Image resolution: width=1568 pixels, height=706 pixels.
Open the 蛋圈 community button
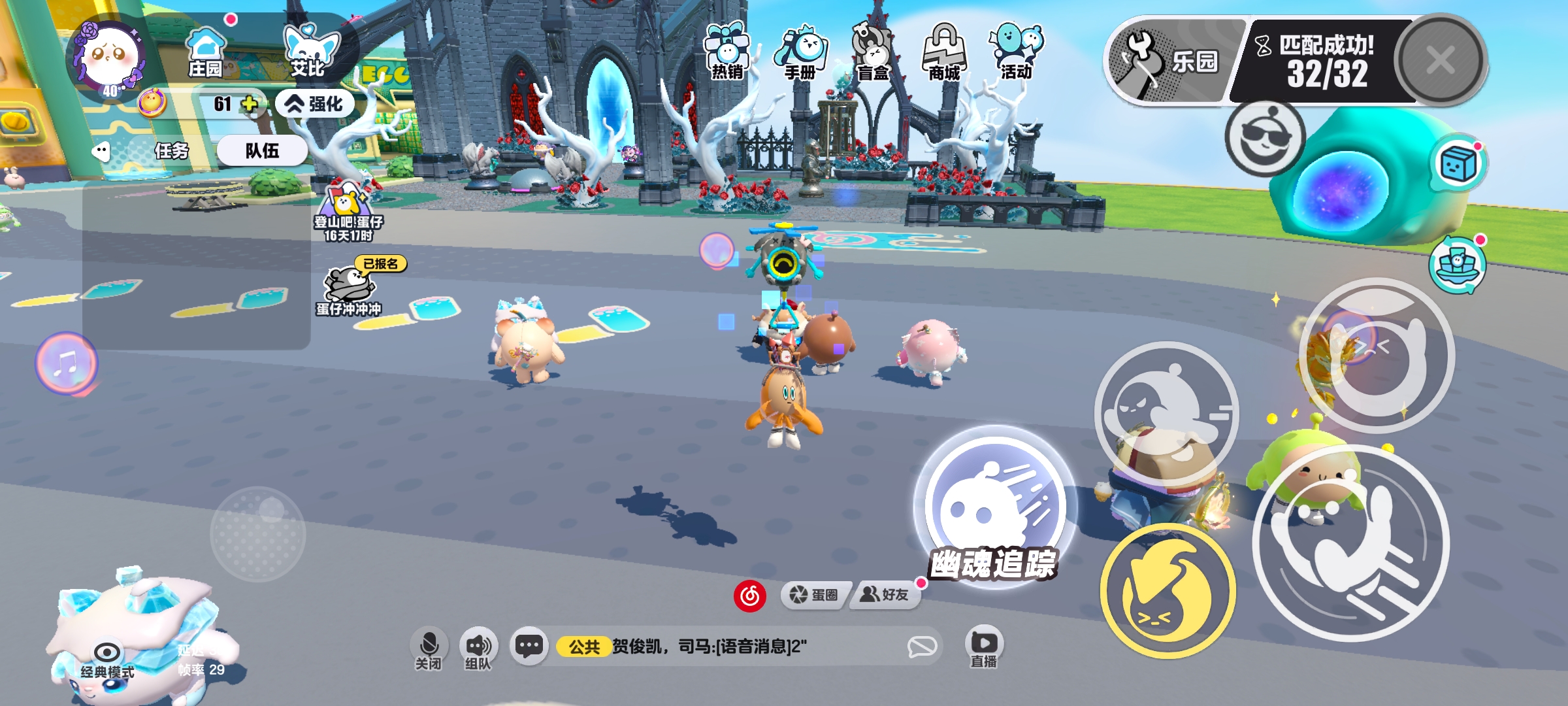click(814, 594)
